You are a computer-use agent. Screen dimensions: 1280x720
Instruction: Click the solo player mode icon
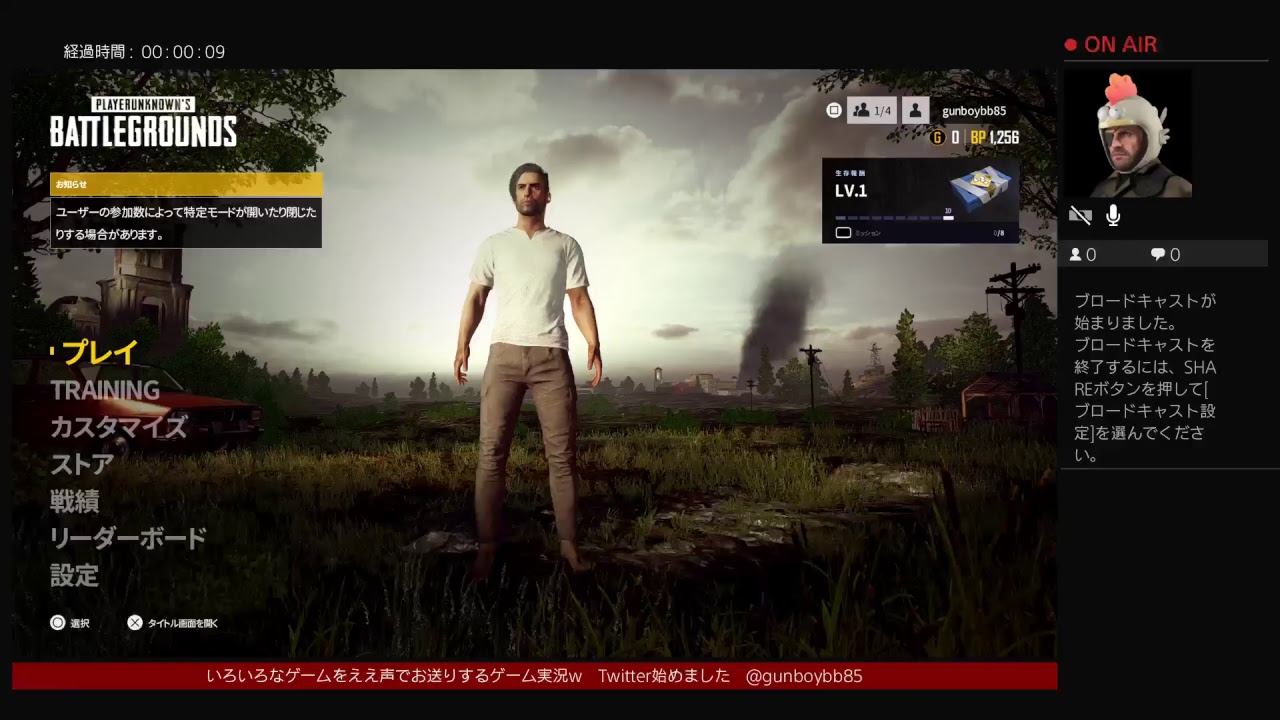tap(915, 110)
